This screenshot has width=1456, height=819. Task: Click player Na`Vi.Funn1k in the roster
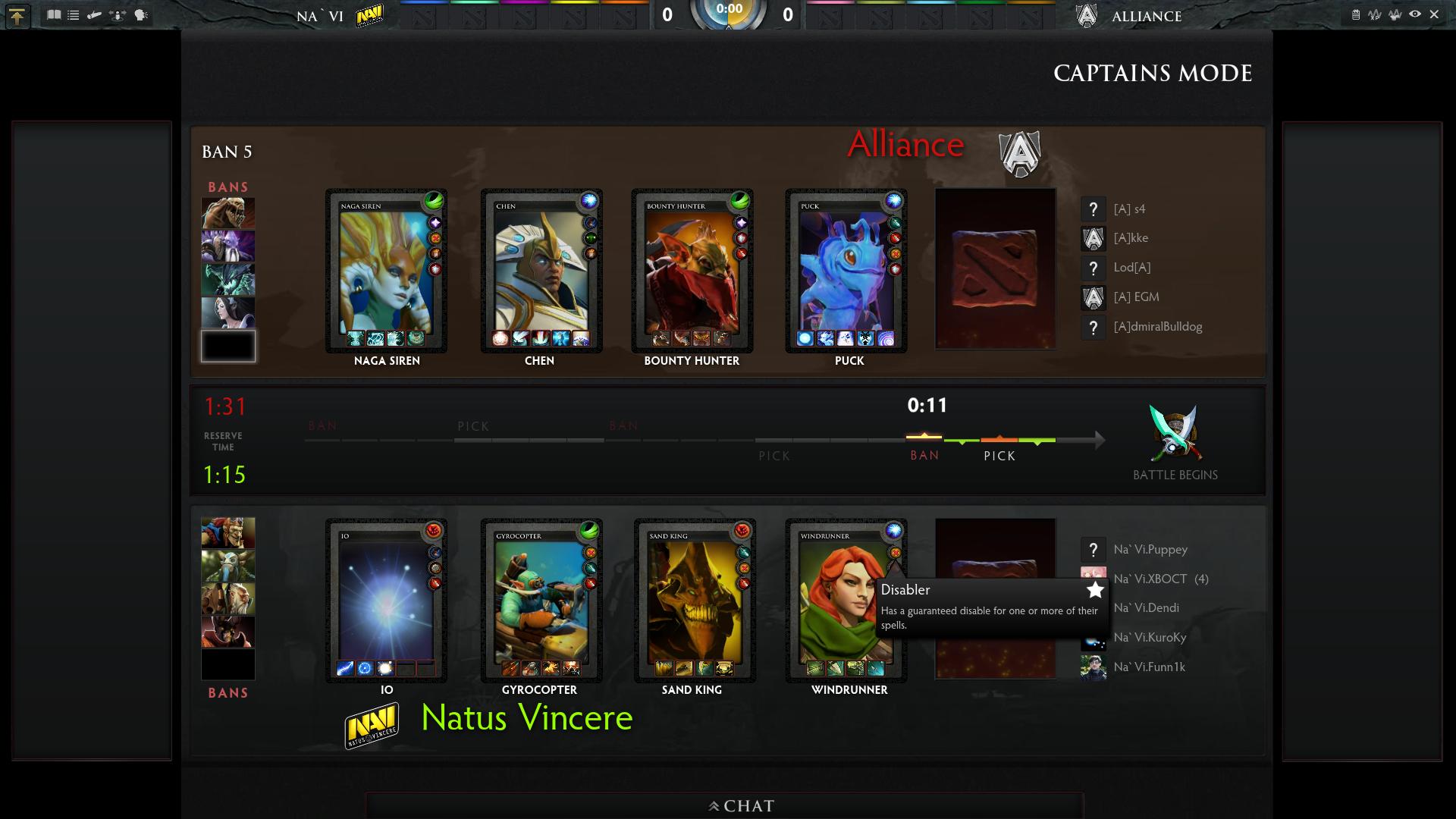tap(1149, 667)
